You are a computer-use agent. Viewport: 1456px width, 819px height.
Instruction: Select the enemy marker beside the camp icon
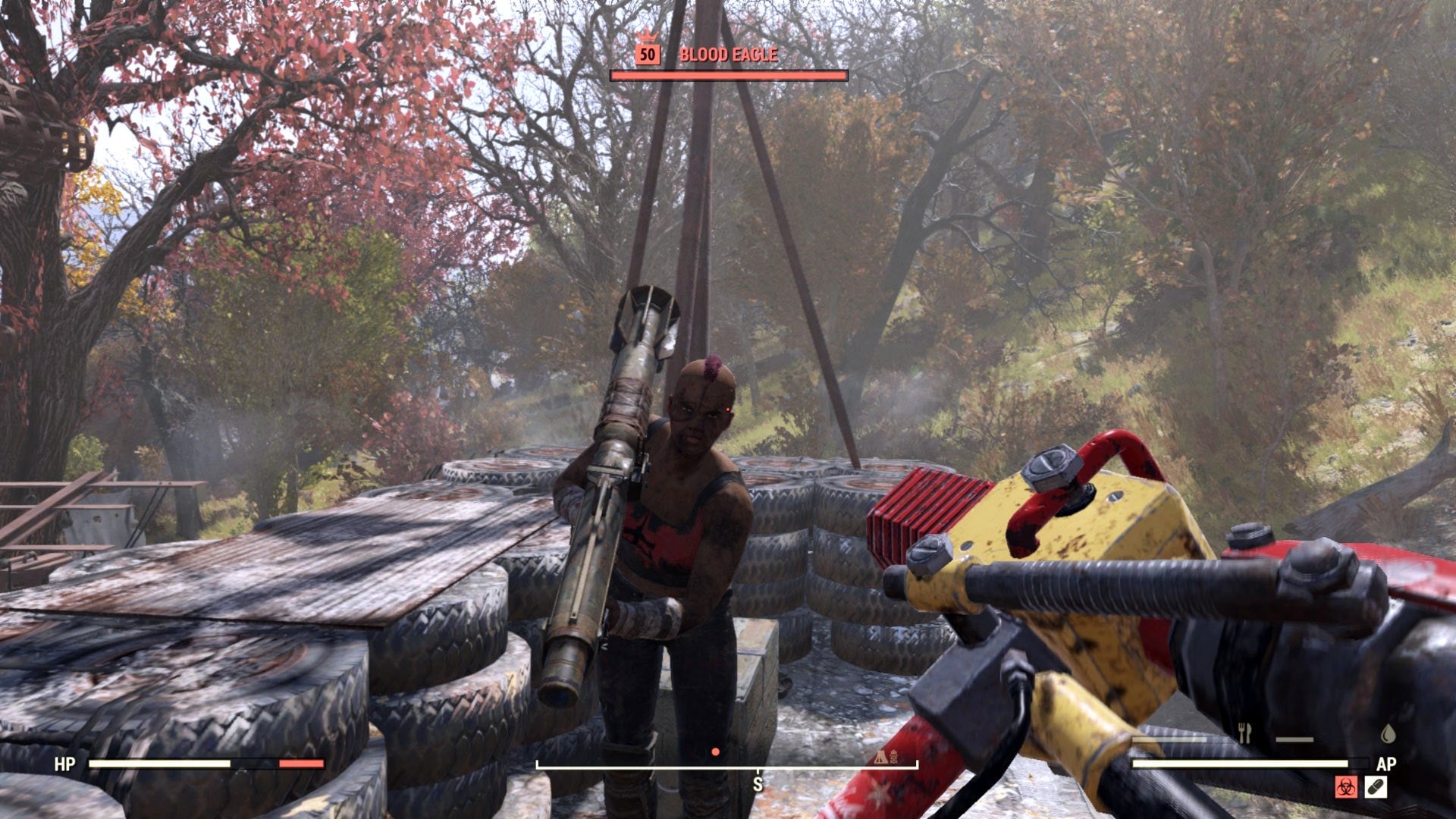pyautogui.click(x=895, y=758)
